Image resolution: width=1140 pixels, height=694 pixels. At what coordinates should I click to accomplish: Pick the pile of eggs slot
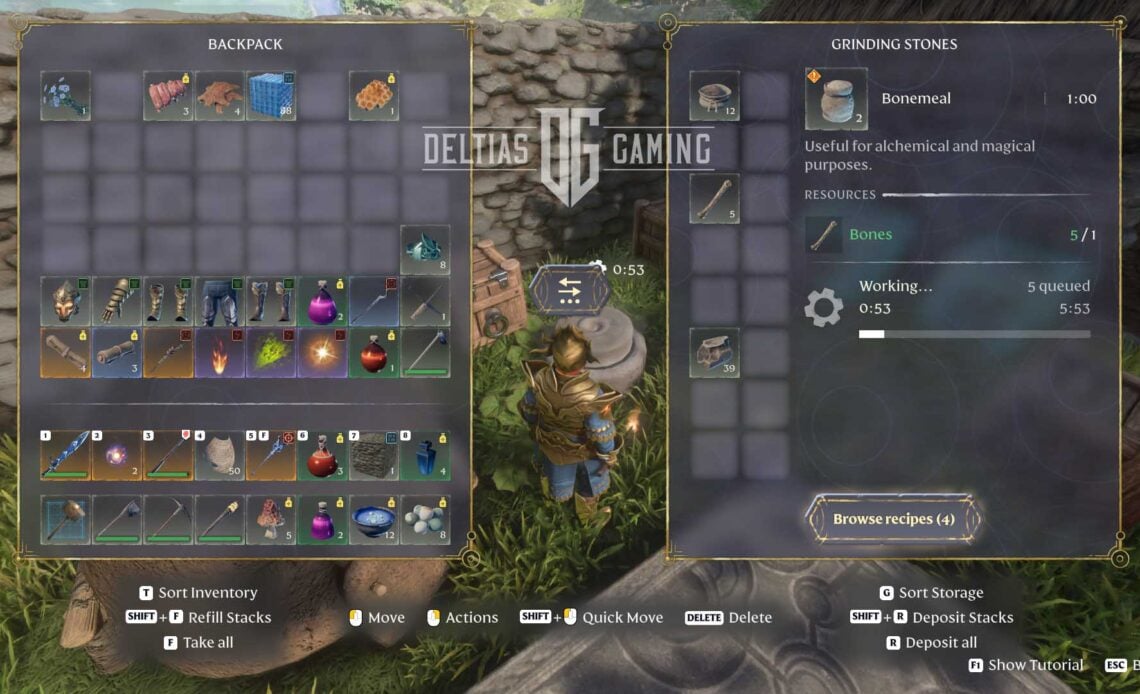425,520
